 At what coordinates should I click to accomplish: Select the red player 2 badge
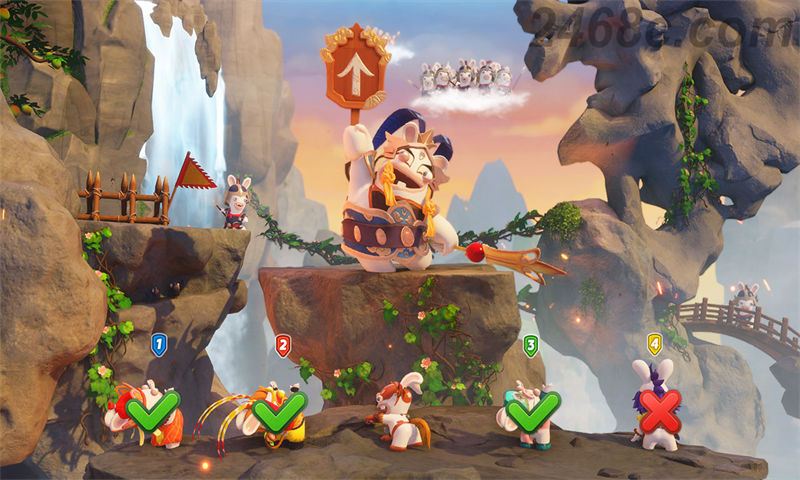click(283, 345)
